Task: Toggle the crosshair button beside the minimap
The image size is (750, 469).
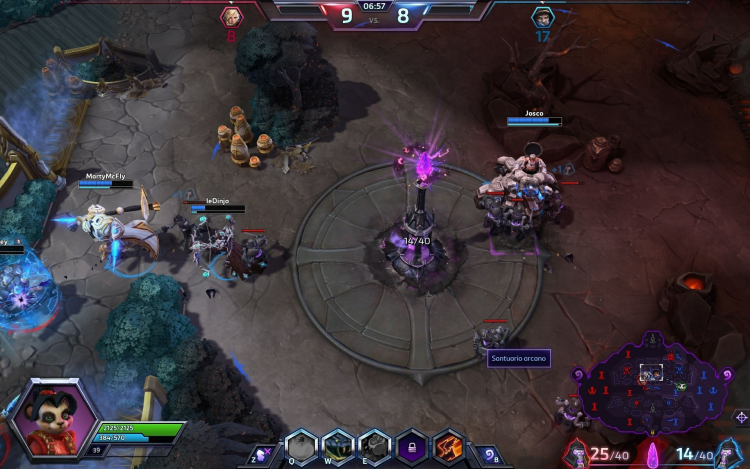Action: pyautogui.click(x=741, y=417)
